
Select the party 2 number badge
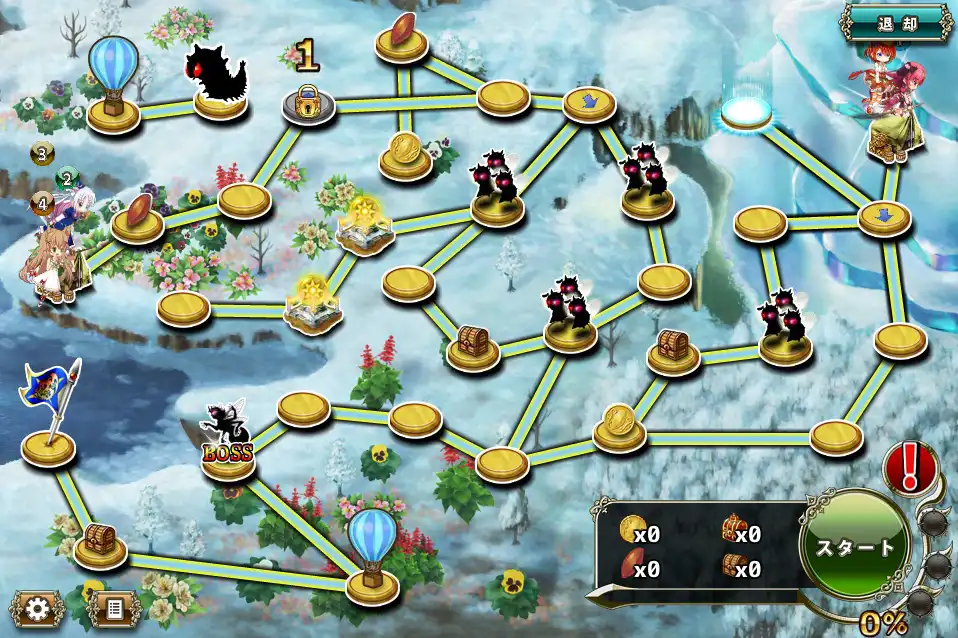pos(67,180)
